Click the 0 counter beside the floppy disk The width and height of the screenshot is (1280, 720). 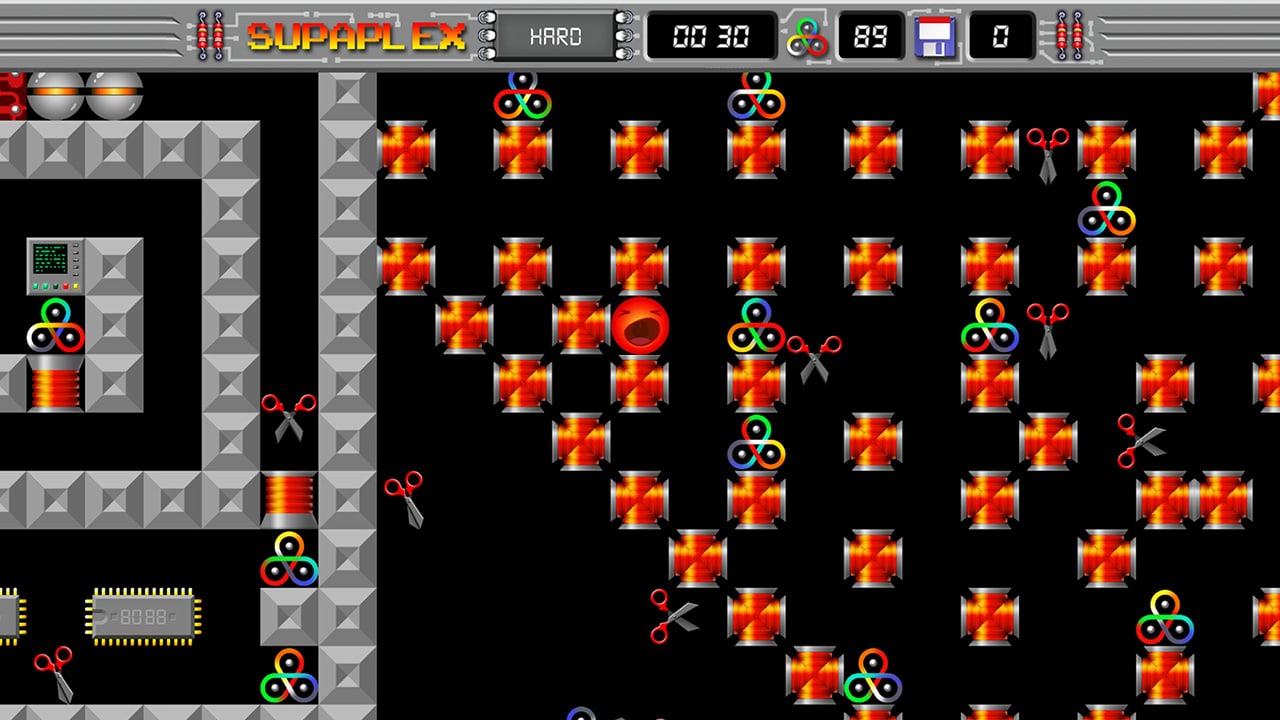tap(1000, 37)
